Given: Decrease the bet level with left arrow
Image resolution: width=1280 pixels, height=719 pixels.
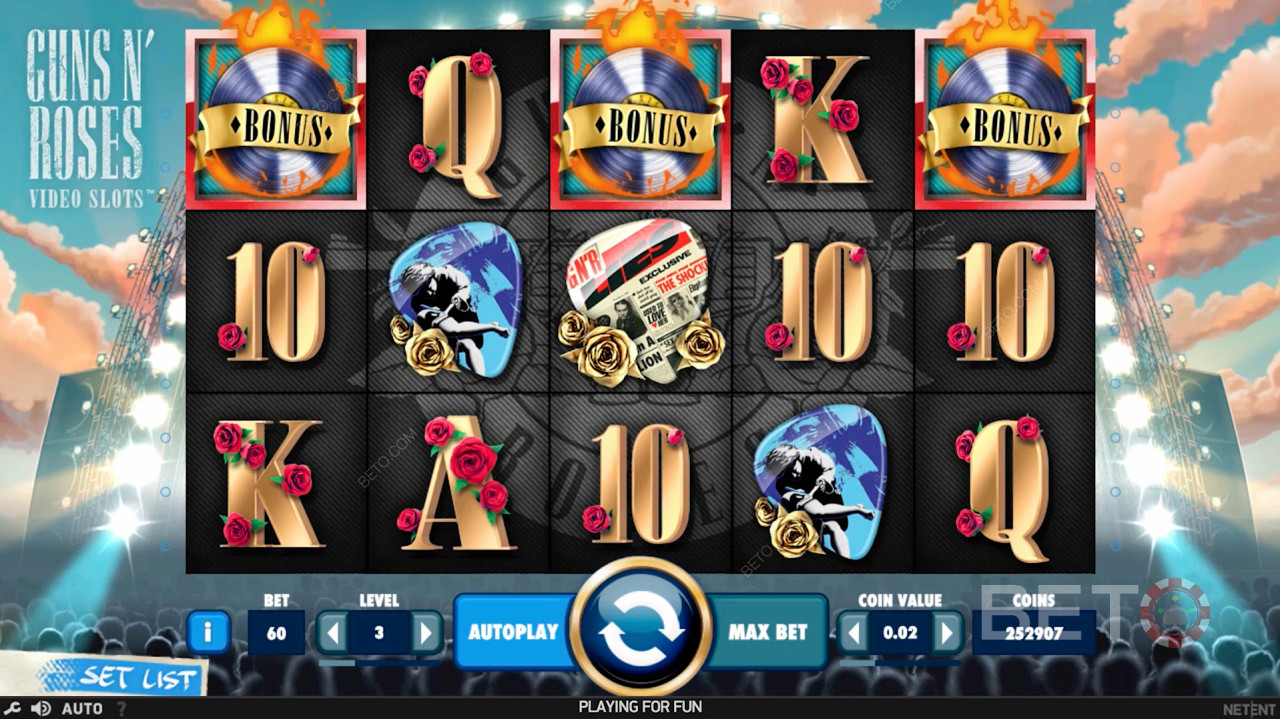Looking at the screenshot, I should coord(334,632).
